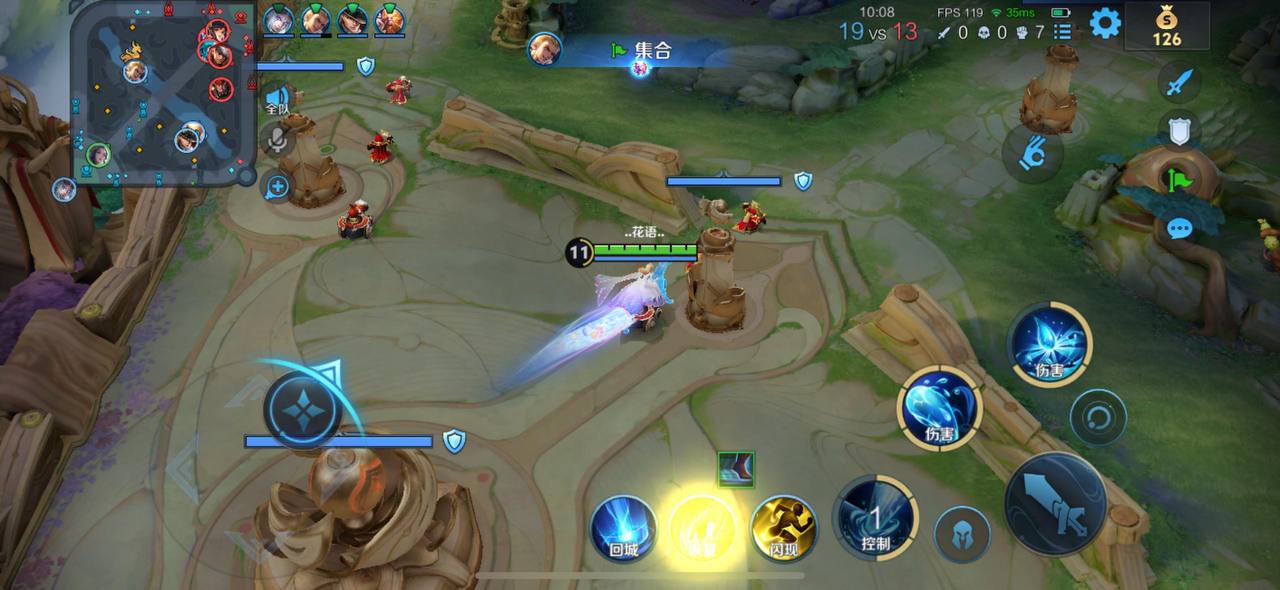The height and width of the screenshot is (590, 1280).
Task: Toggle the microphone voice chat
Action: pos(277,140)
